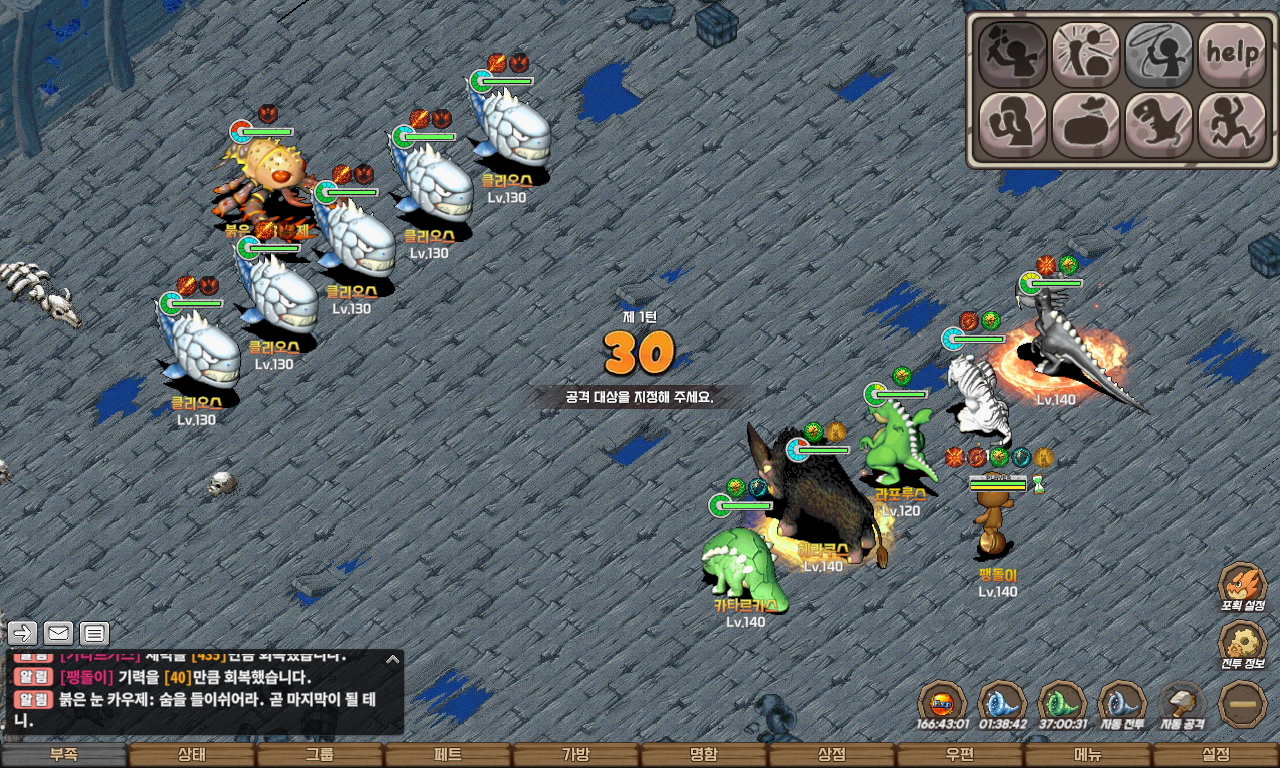Image resolution: width=1280 pixels, height=768 pixels.
Task: Toggle 자동 전투 auto battle
Action: coord(1122,704)
